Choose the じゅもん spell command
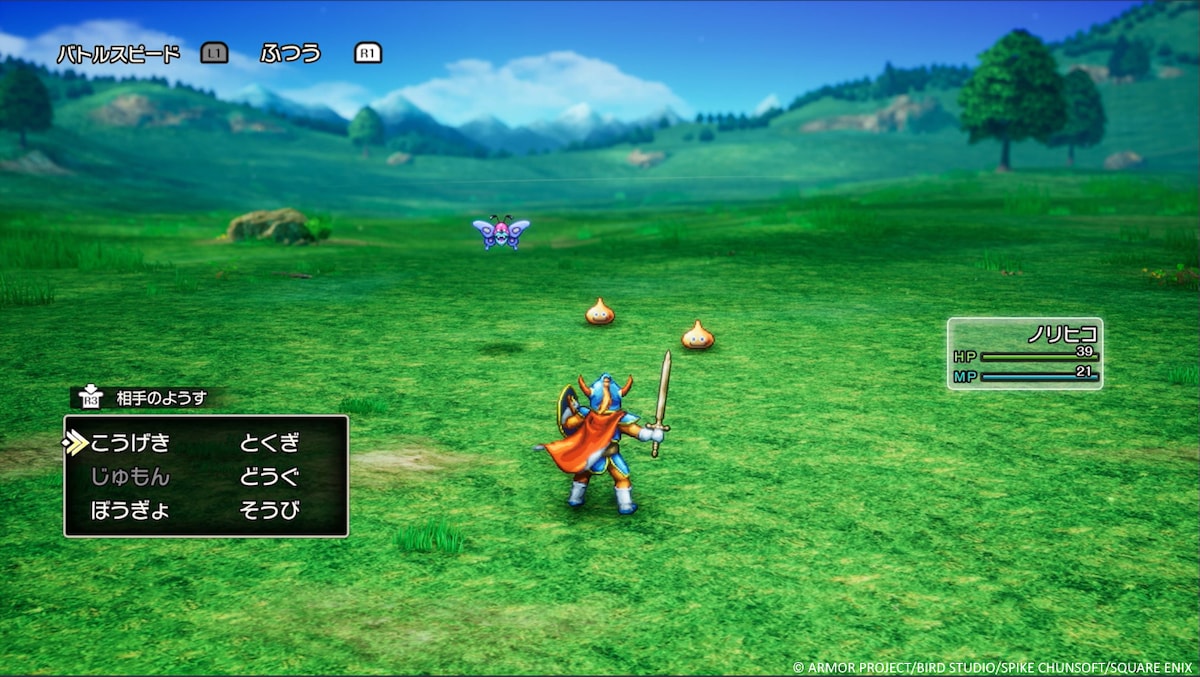Image resolution: width=1200 pixels, height=677 pixels. click(130, 477)
